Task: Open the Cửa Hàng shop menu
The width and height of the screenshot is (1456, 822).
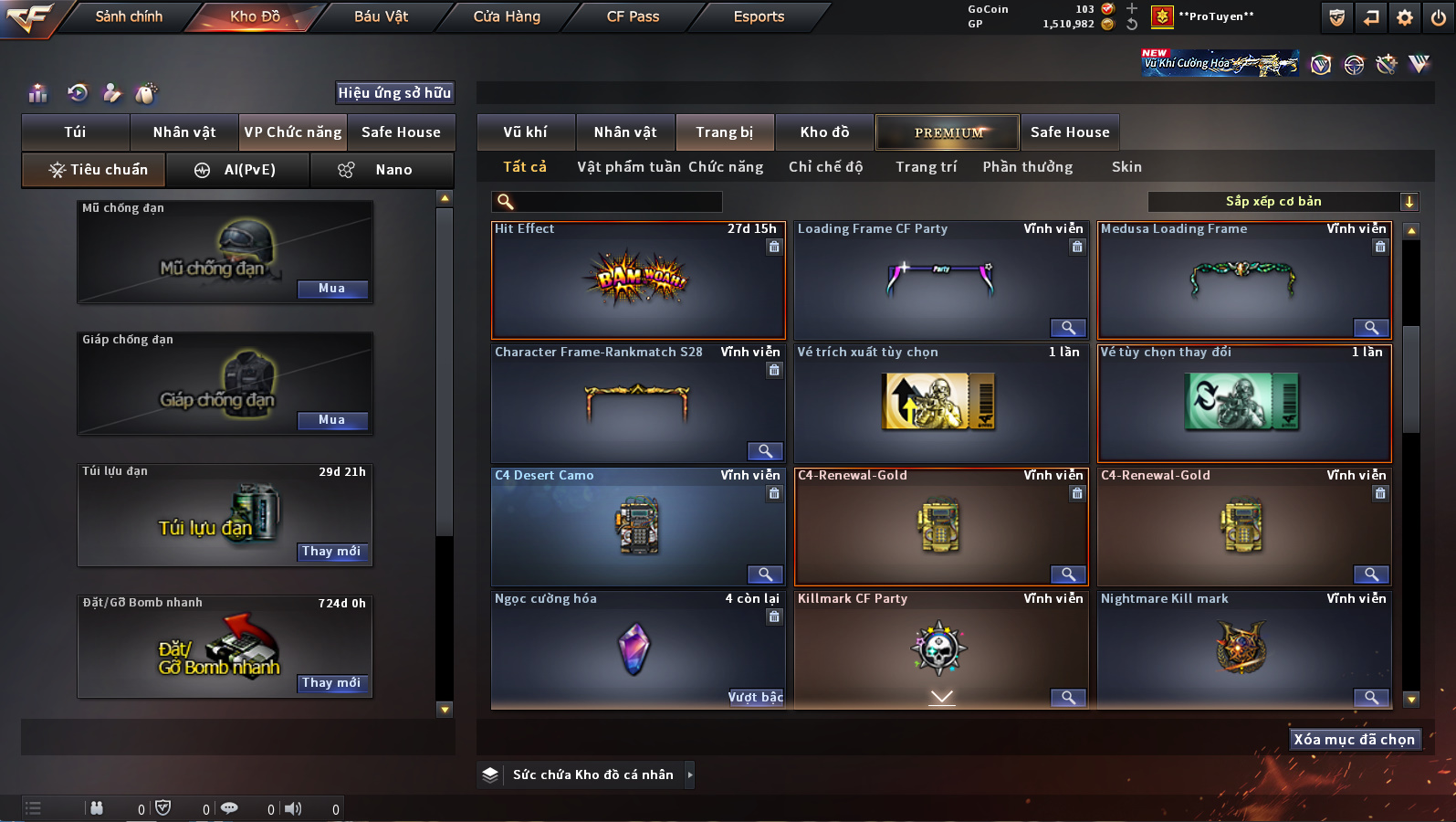Action: [507, 16]
